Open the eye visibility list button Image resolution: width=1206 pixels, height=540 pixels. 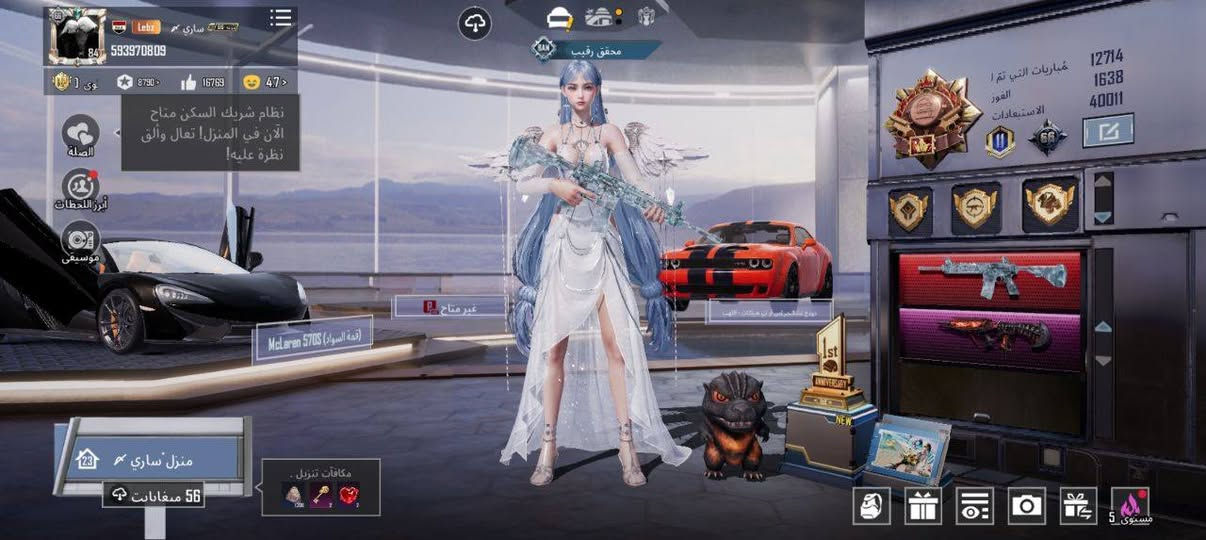coord(975,506)
